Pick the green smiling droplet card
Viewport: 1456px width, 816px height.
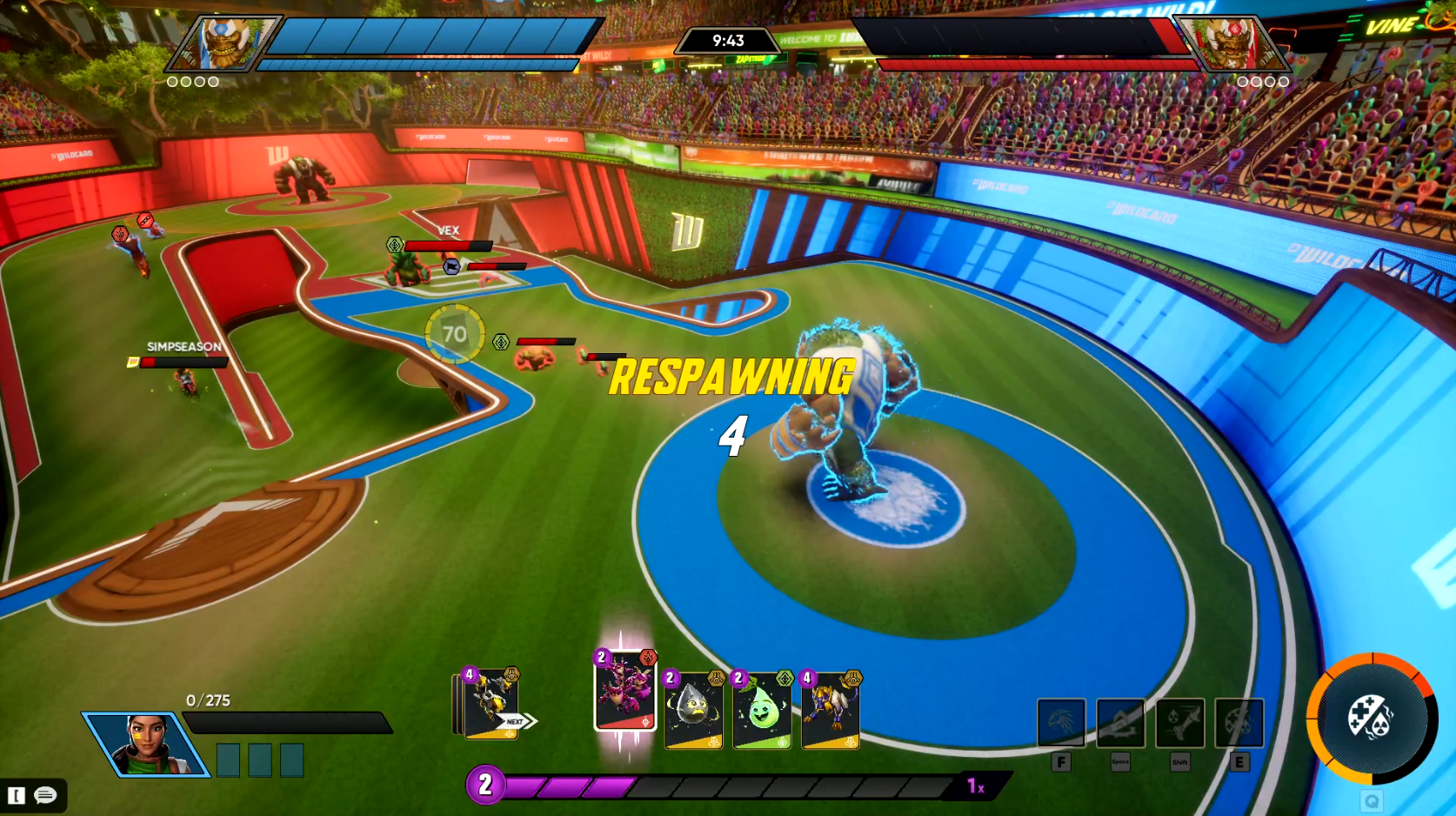pos(761,710)
